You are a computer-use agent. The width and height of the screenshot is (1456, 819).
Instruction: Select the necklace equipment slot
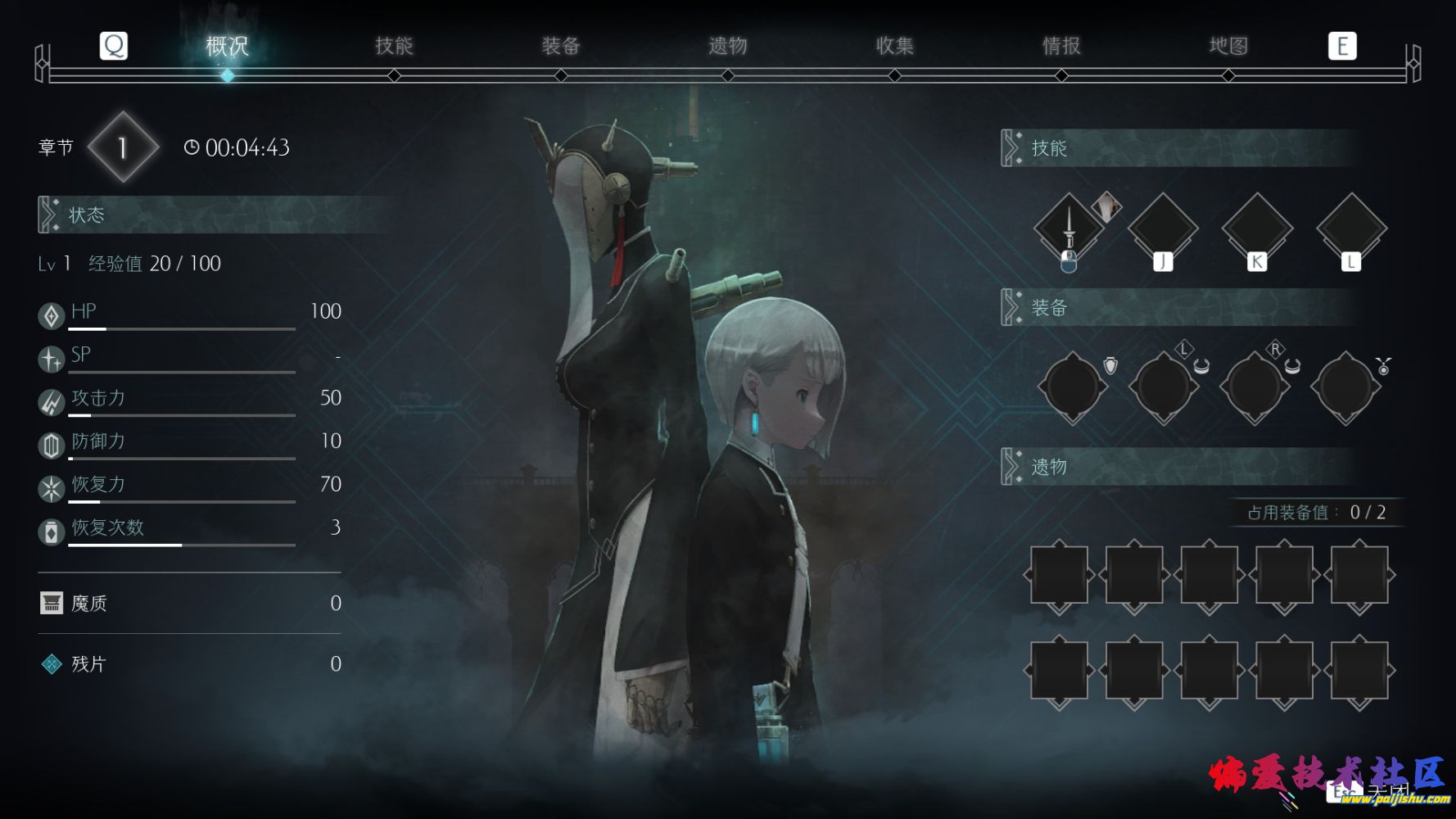pos(1345,387)
